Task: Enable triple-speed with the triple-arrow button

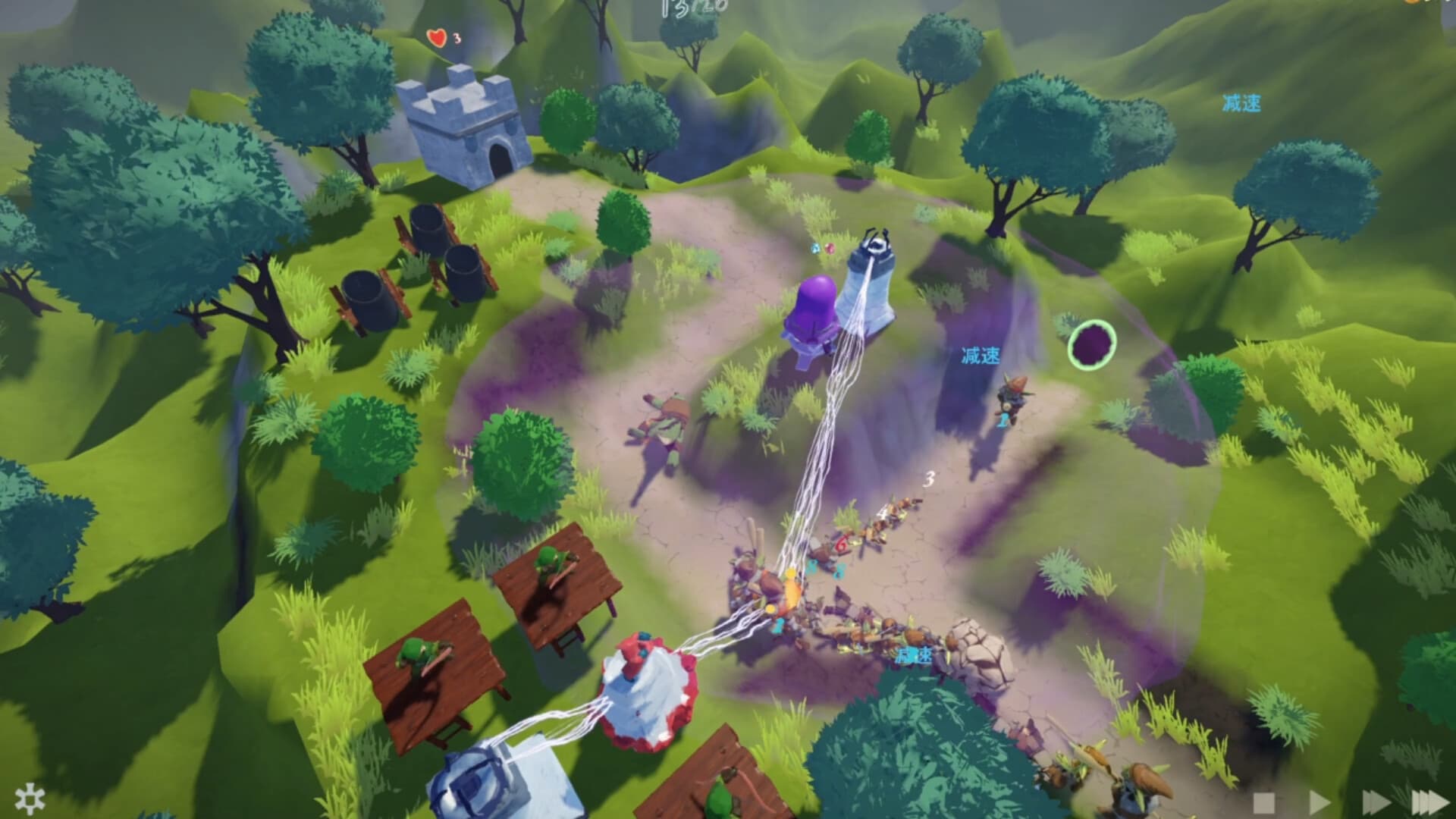Action: [x=1429, y=802]
